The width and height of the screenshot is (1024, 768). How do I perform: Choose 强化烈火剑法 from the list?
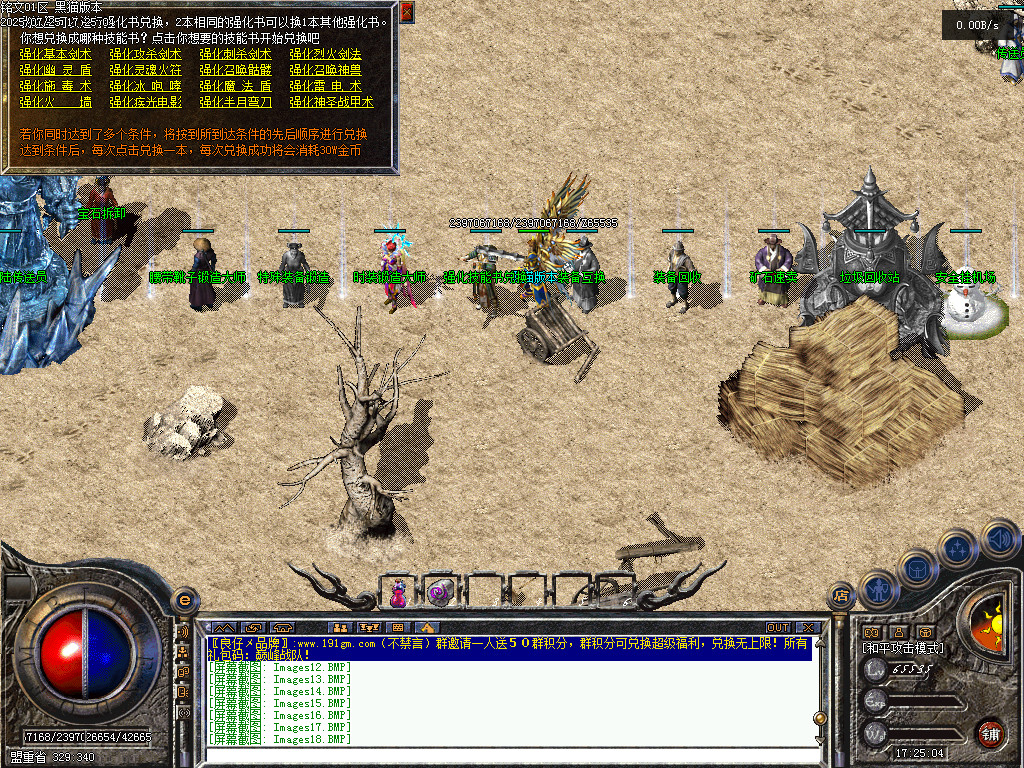pos(325,54)
